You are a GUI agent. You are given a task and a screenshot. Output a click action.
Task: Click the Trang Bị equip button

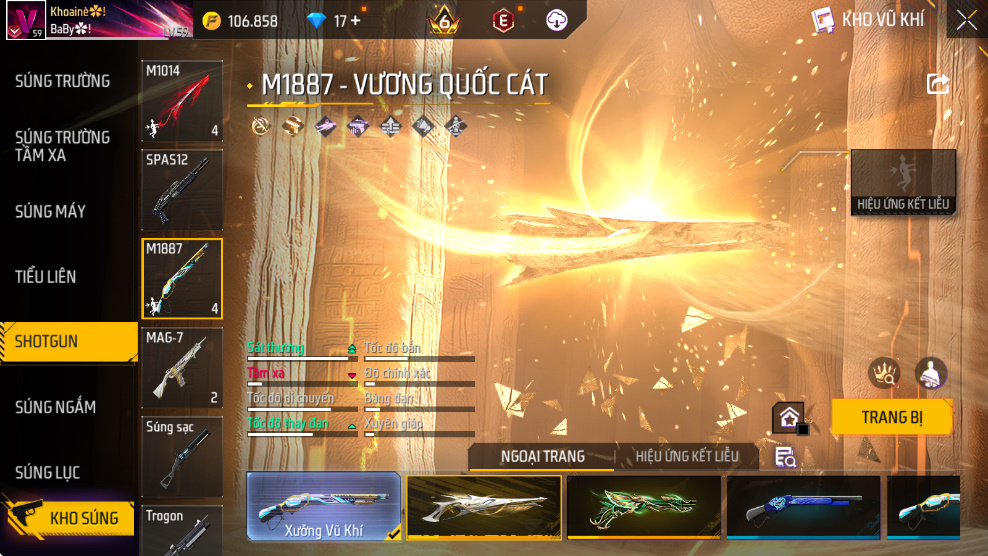point(892,417)
